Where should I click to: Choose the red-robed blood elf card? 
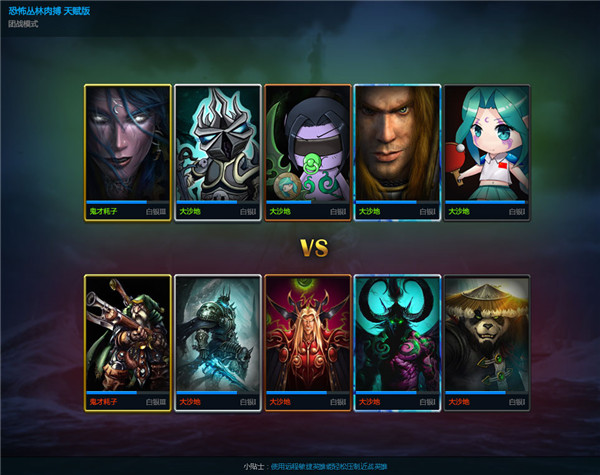[307, 335]
